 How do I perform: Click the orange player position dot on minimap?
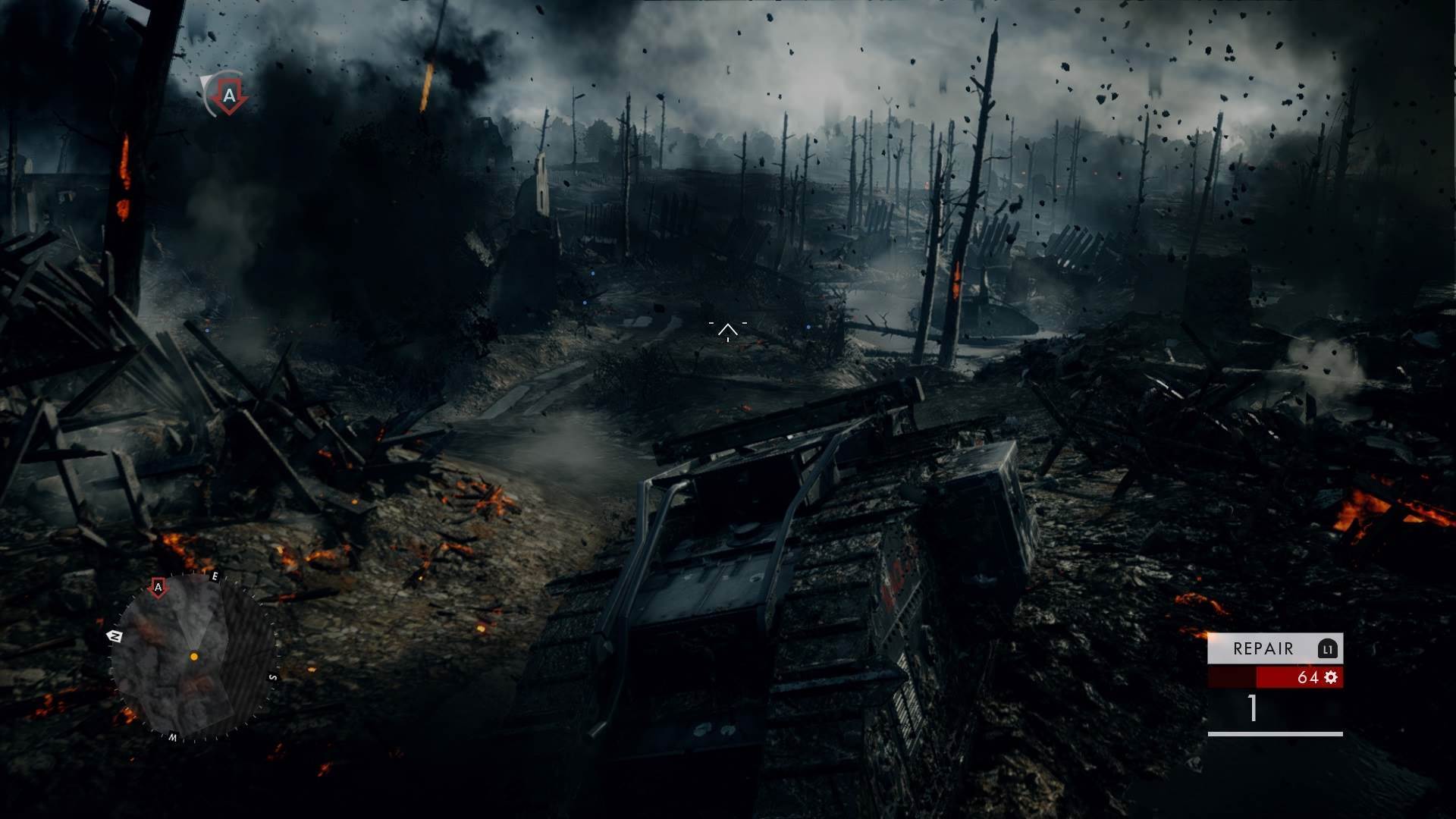pos(194,656)
